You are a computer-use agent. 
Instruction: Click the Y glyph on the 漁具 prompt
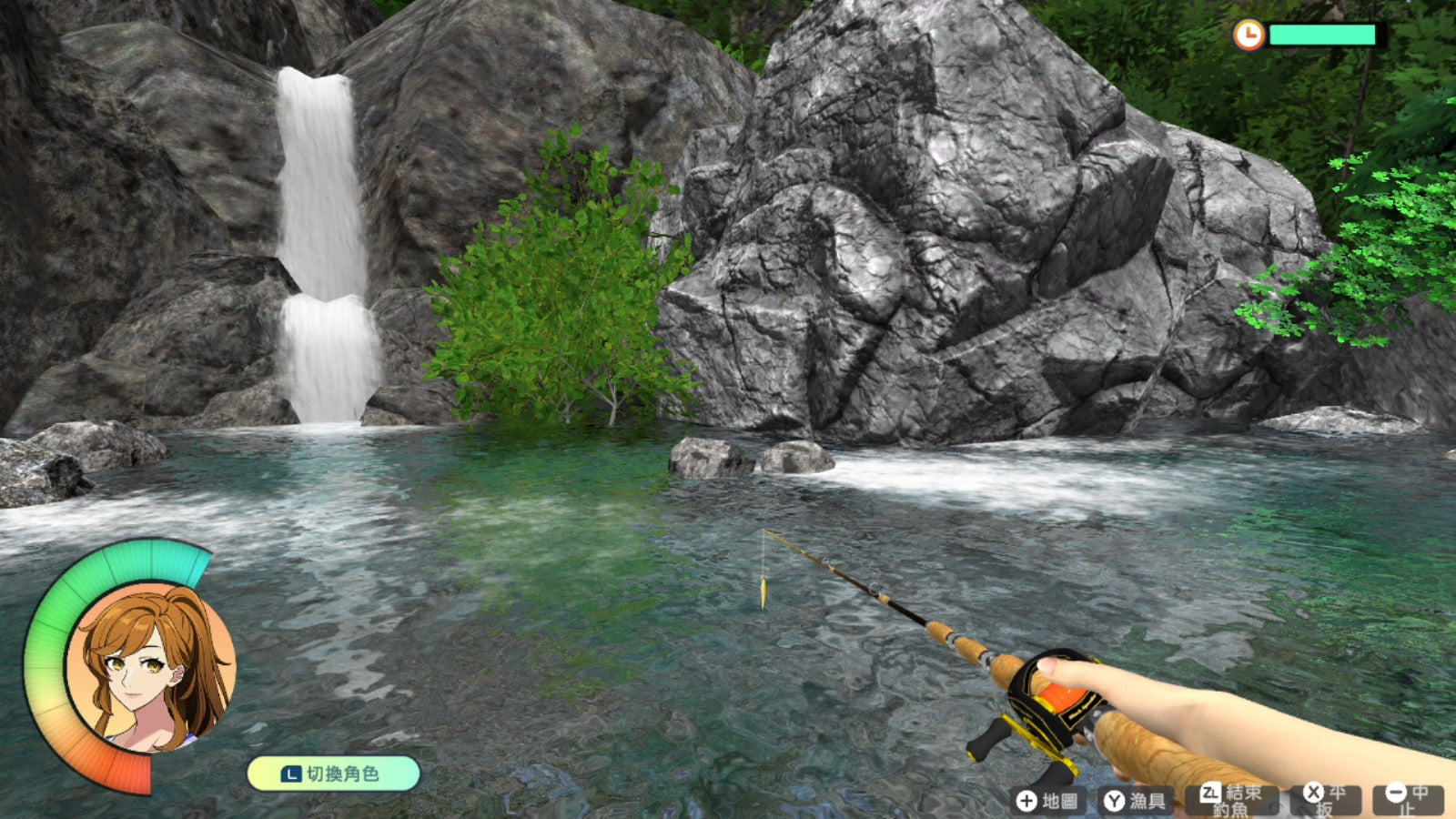[1115, 799]
